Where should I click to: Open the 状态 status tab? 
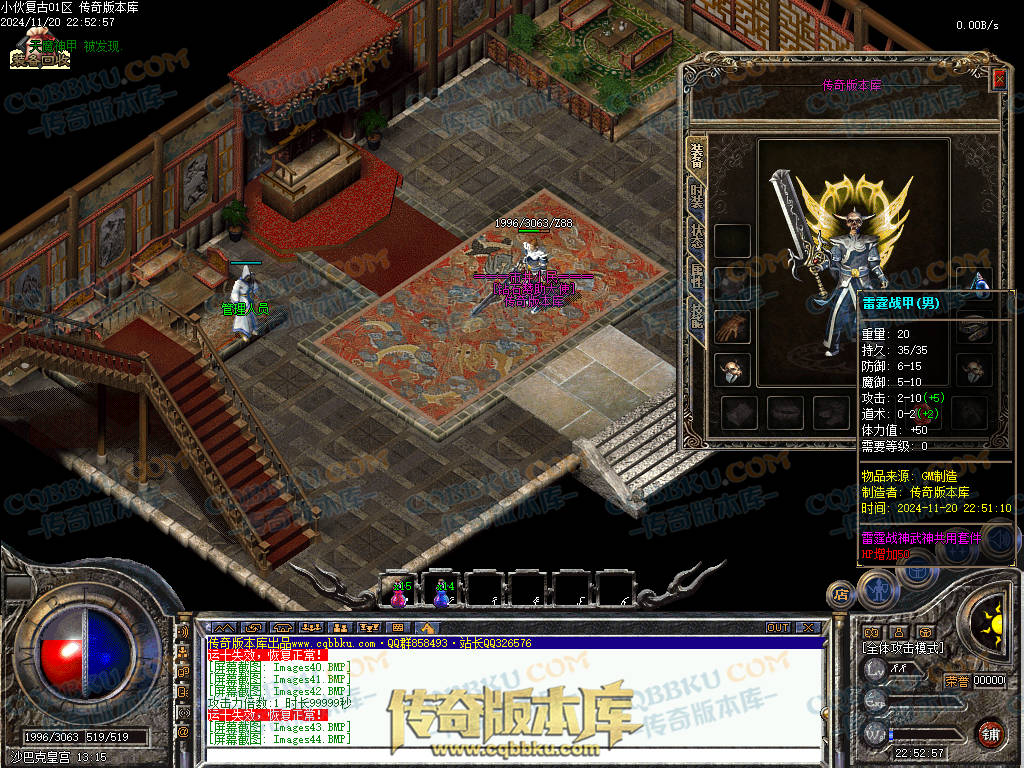pos(697,237)
